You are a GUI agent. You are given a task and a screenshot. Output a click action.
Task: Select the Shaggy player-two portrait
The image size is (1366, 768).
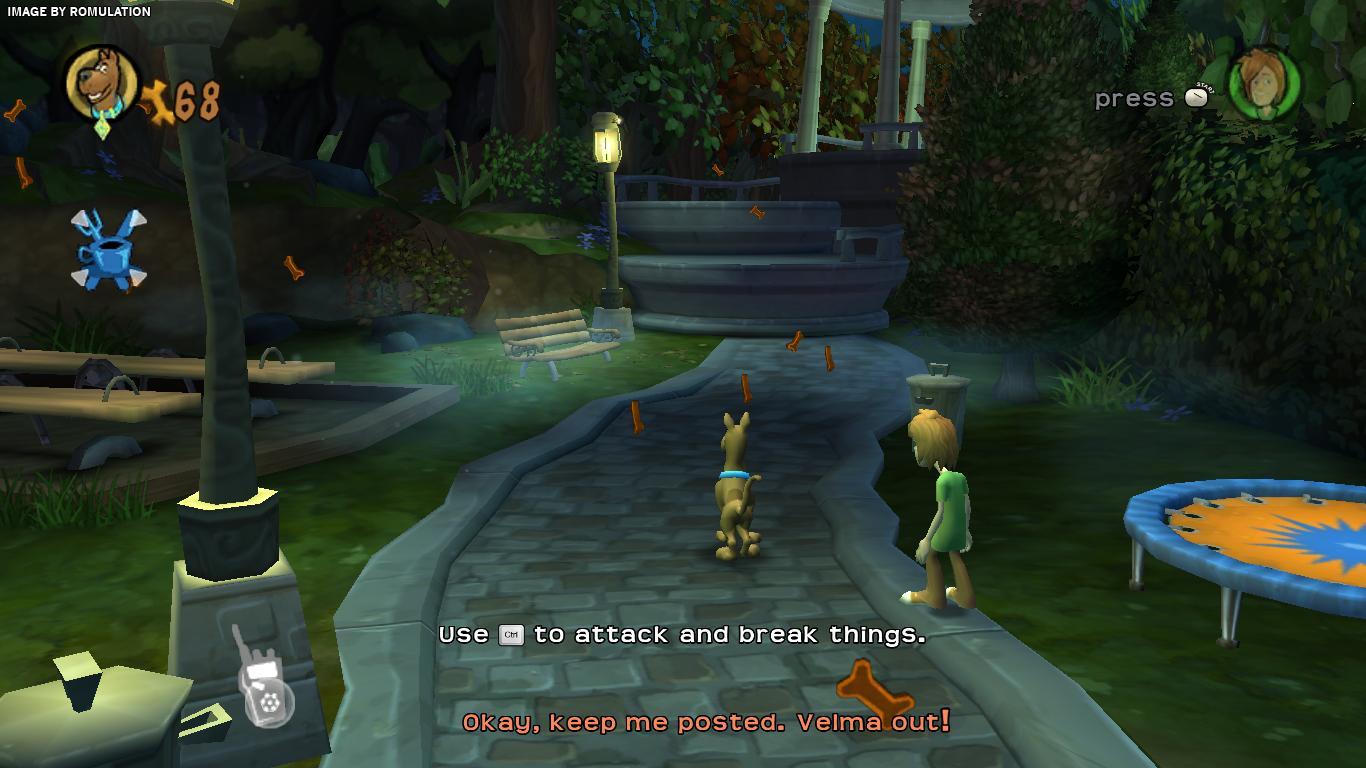click(x=1264, y=83)
